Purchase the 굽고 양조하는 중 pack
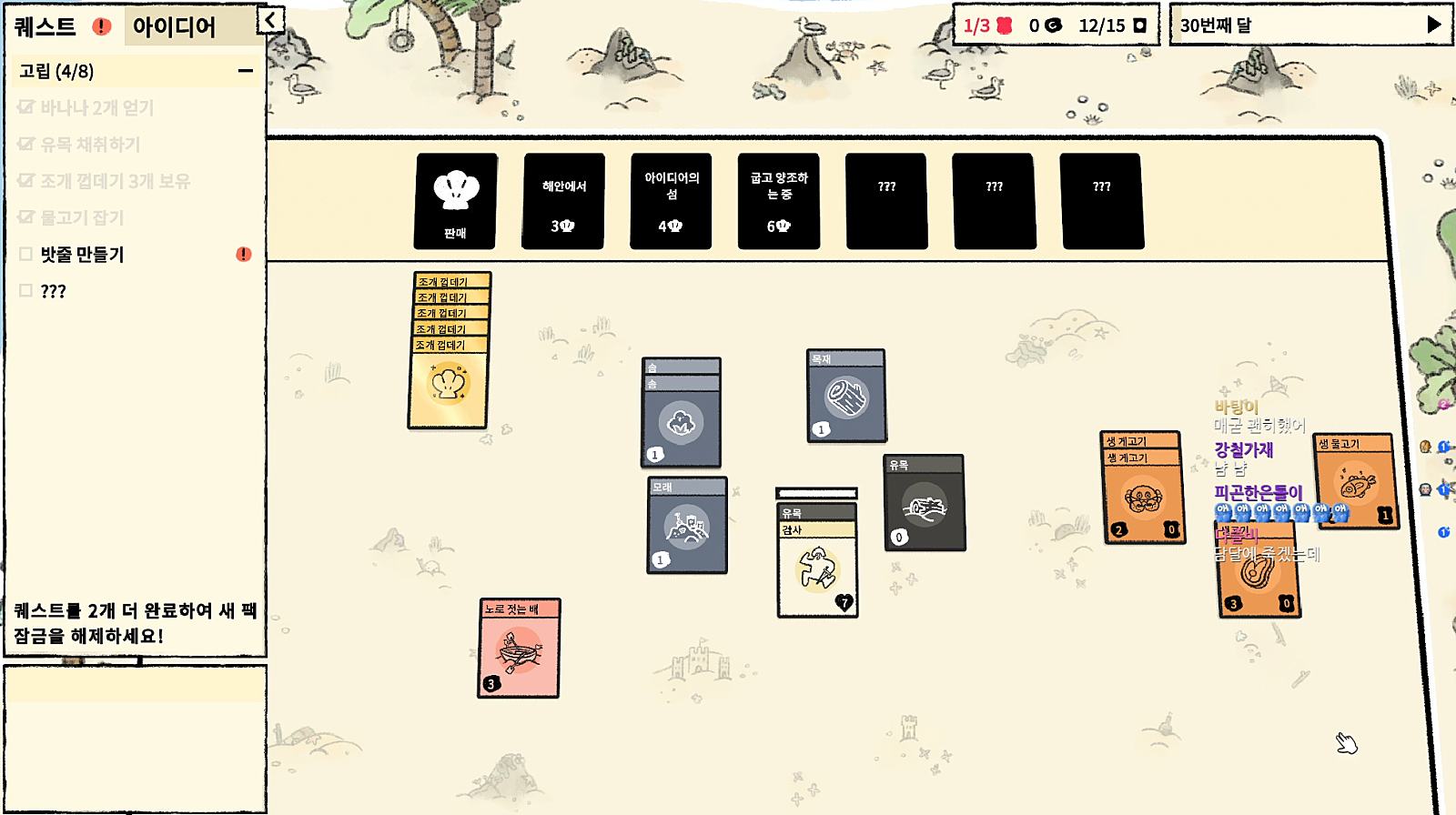This screenshot has height=815, width=1456. 779,201
